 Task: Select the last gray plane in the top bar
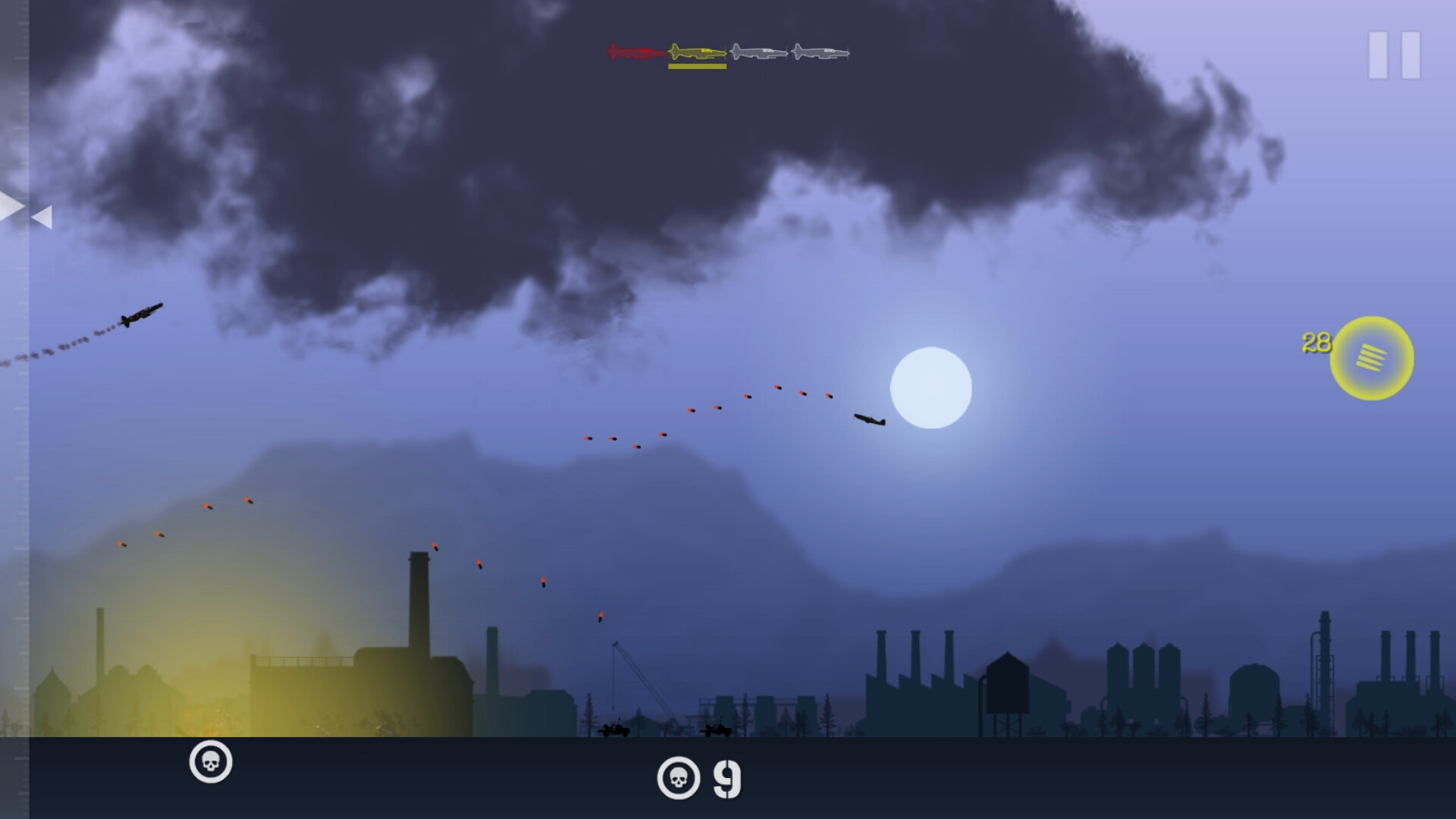tap(819, 52)
